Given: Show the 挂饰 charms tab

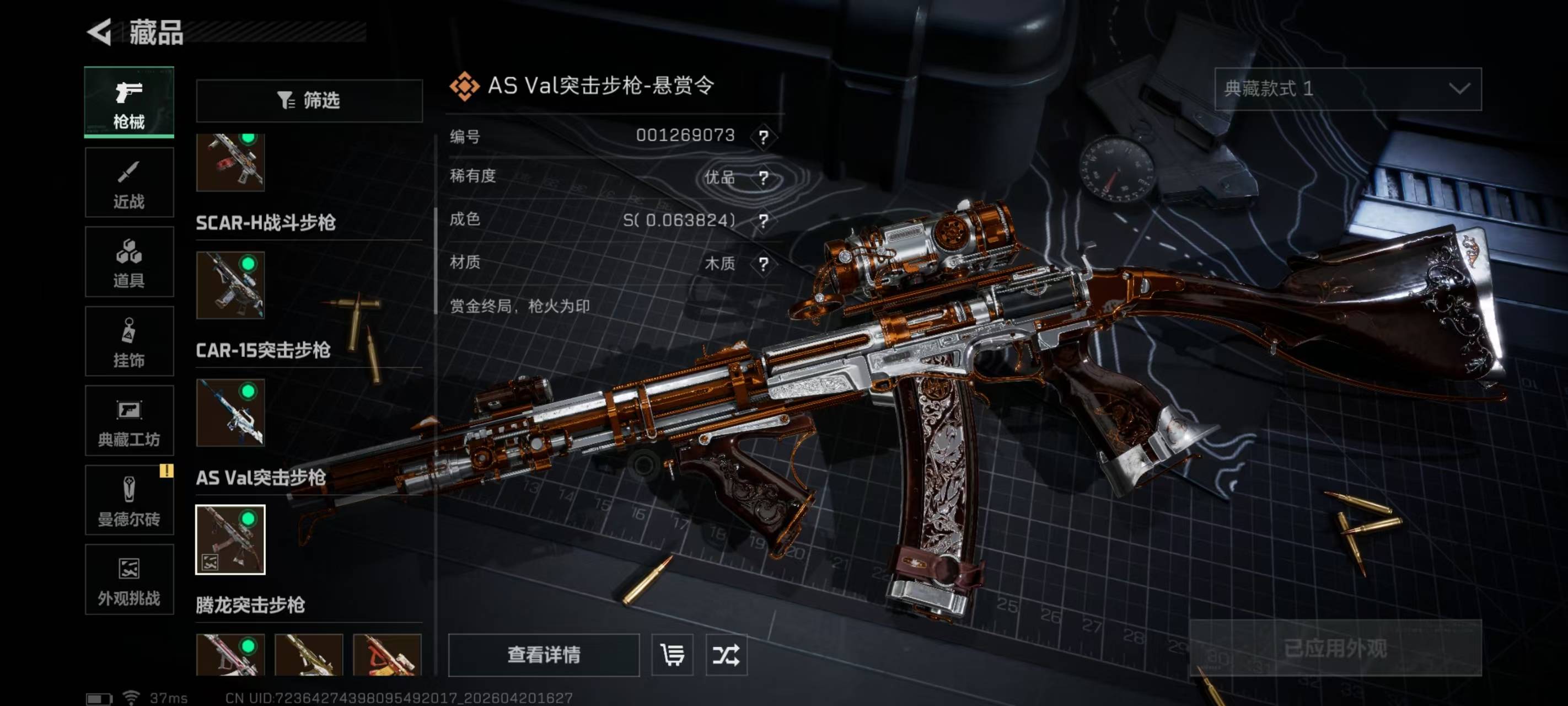Looking at the screenshot, I should click(x=129, y=342).
